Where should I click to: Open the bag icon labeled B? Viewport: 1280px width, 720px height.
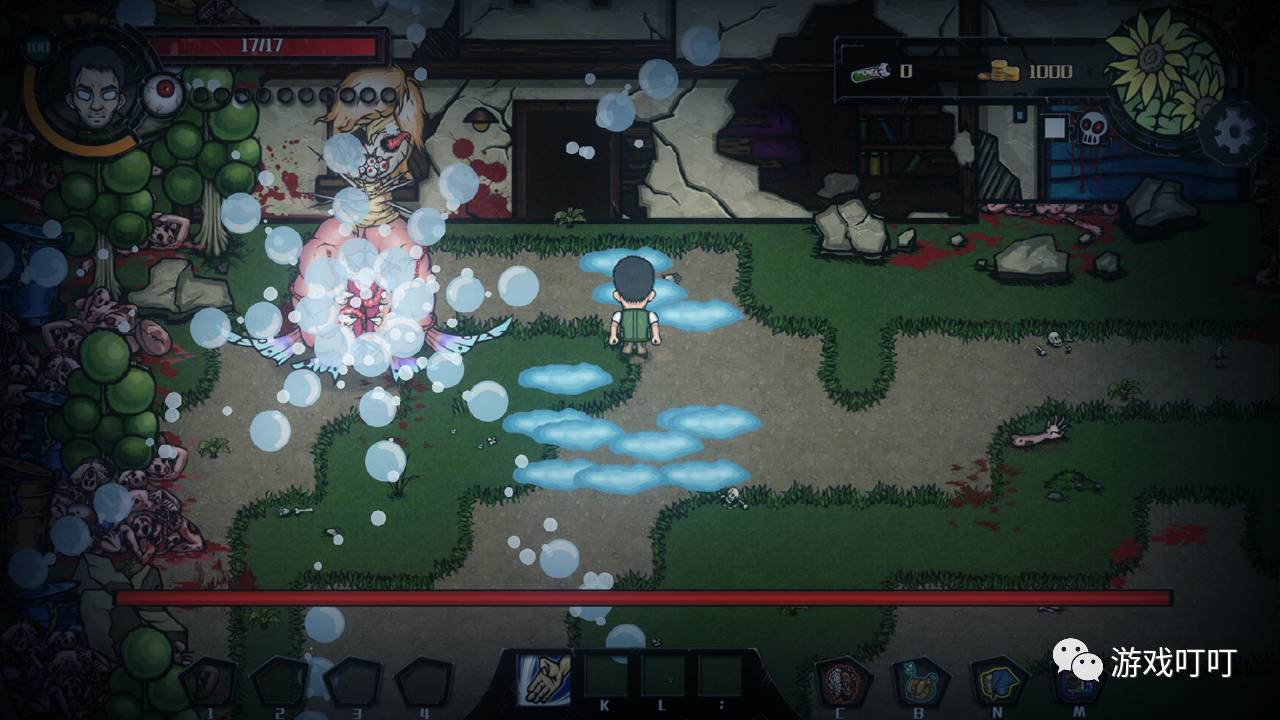pyautogui.click(x=920, y=682)
